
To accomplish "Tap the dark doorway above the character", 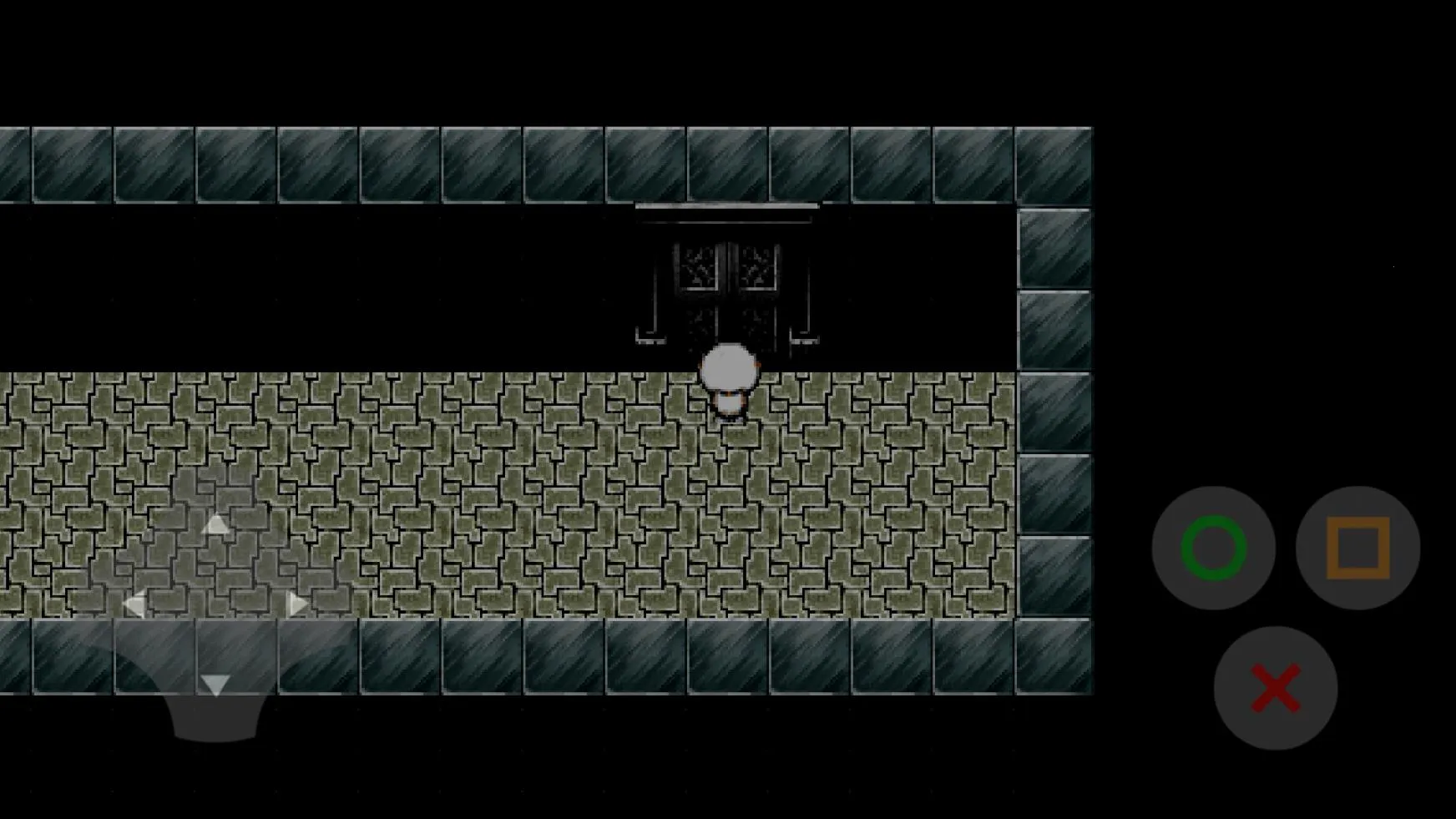I will pyautogui.click(x=726, y=326).
